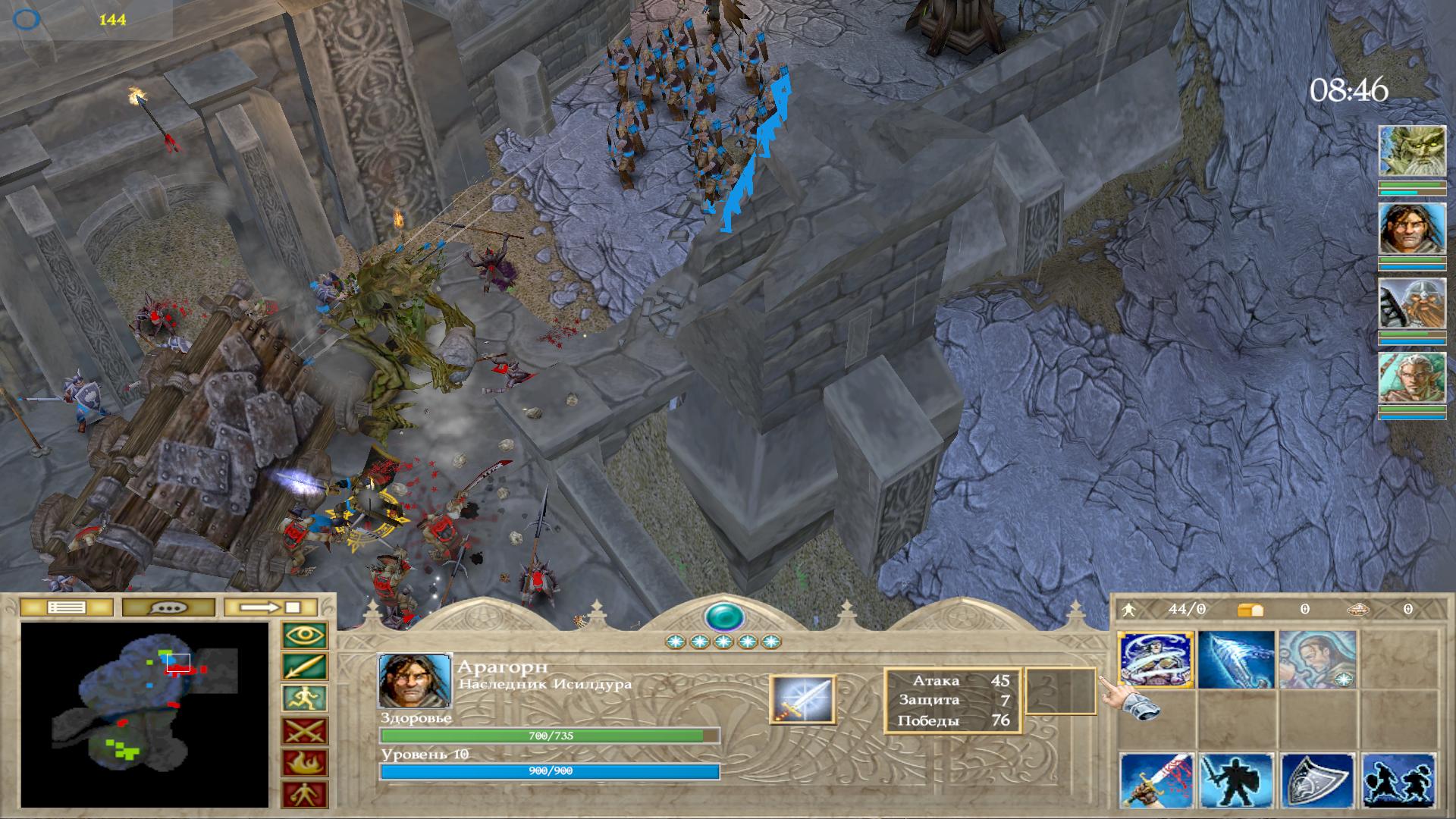Use the icy blade ability
Image resolution: width=1456 pixels, height=819 pixels.
1236,660
